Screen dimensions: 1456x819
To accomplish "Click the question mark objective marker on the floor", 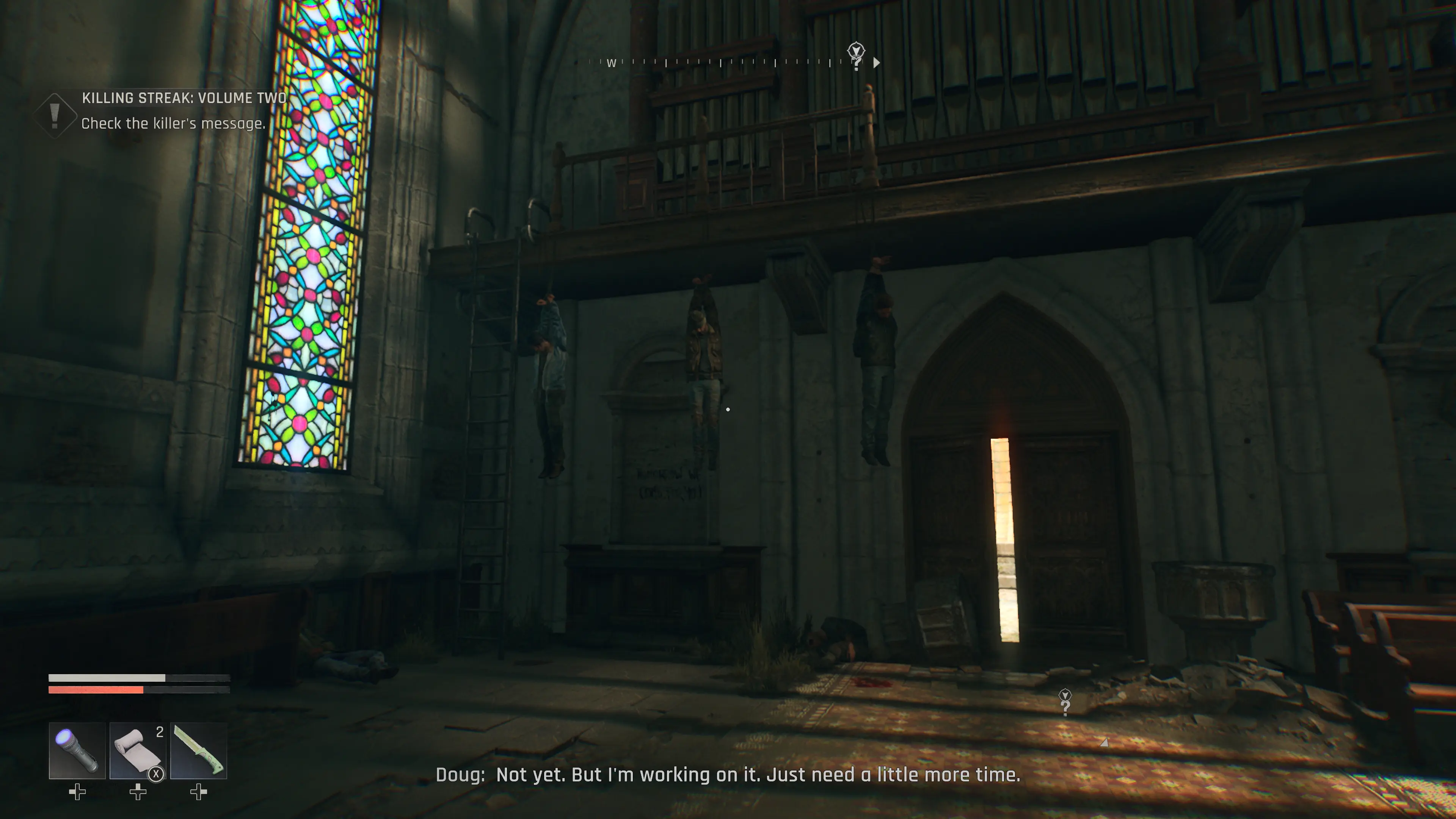I will click(x=1065, y=703).
